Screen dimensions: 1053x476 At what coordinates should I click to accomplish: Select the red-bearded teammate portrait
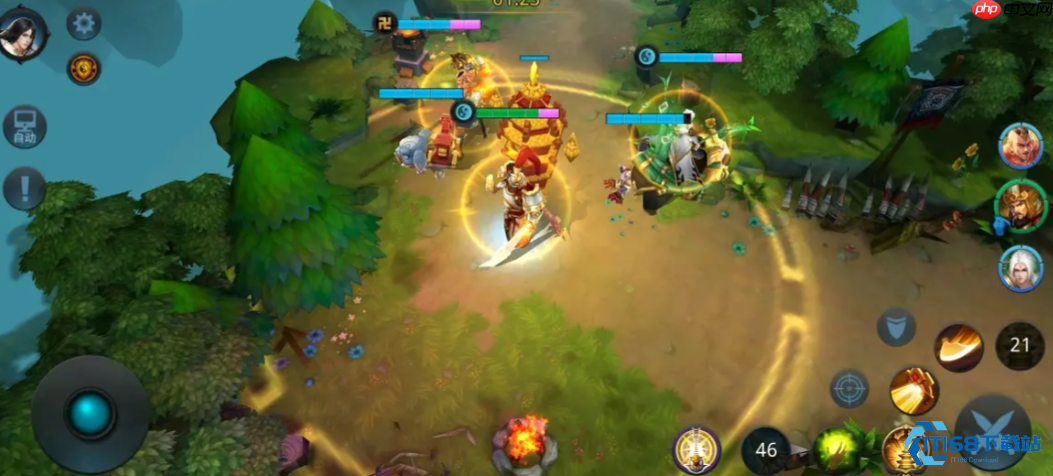coord(1021,147)
